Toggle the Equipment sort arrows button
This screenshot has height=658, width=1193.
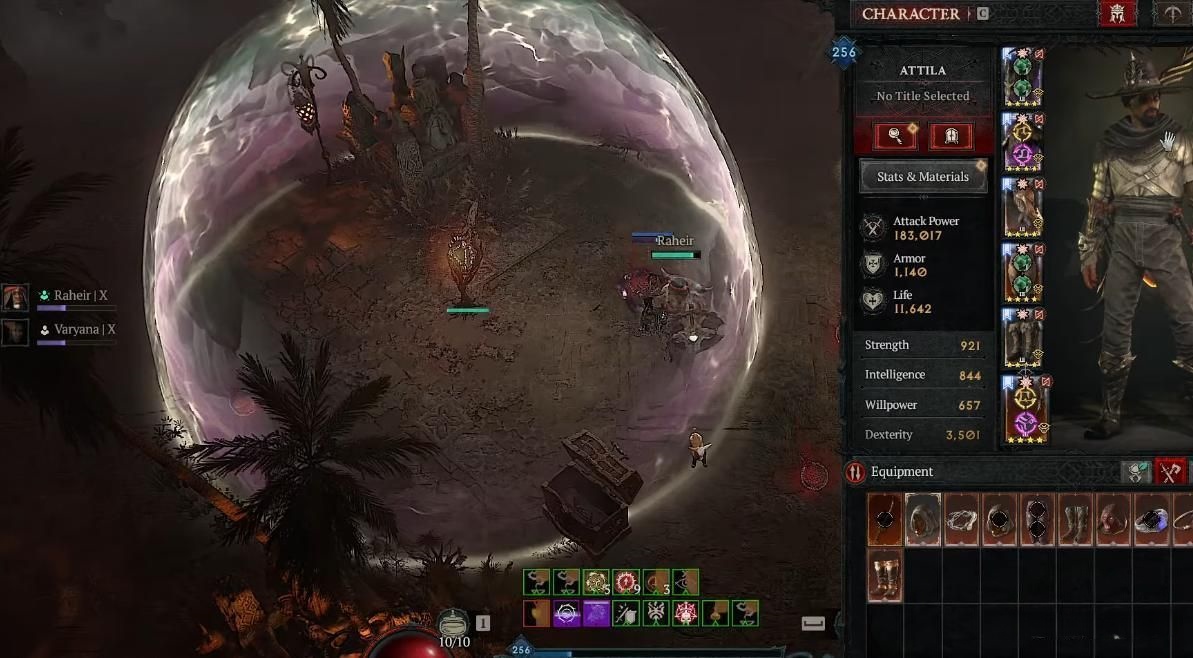[855, 472]
